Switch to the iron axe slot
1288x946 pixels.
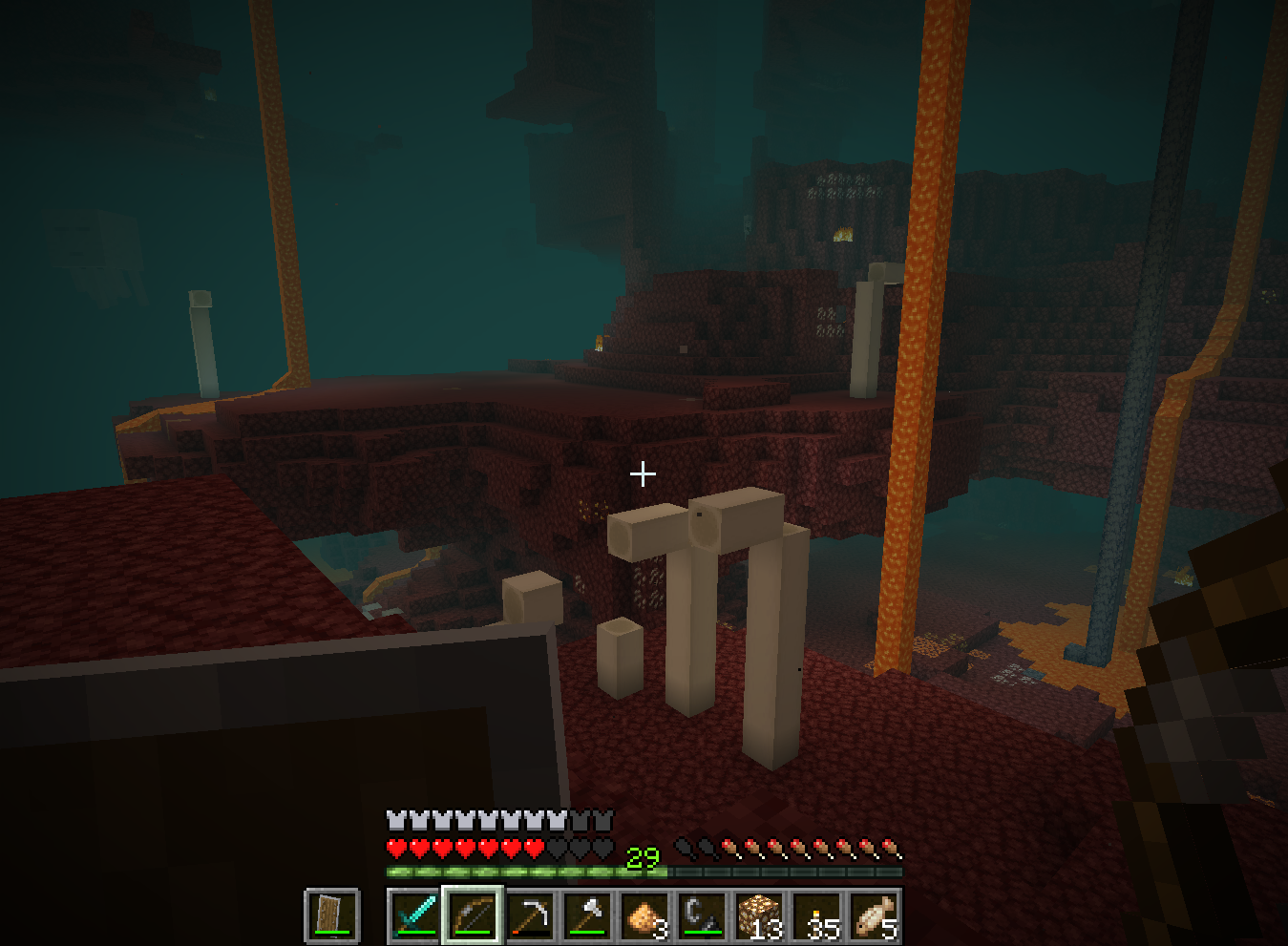pyautogui.click(x=587, y=916)
